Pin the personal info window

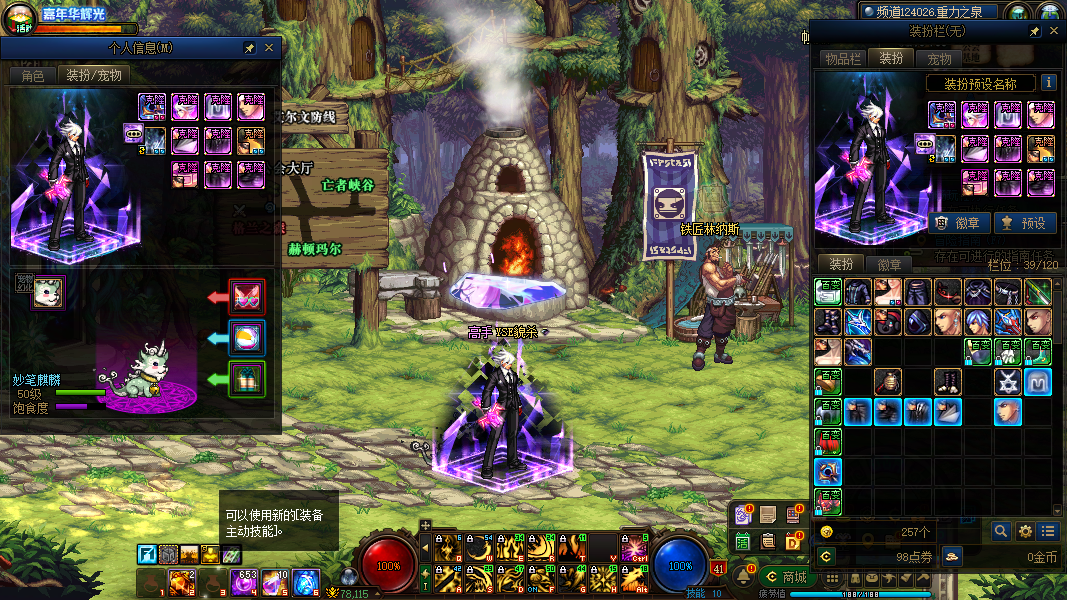click(249, 48)
